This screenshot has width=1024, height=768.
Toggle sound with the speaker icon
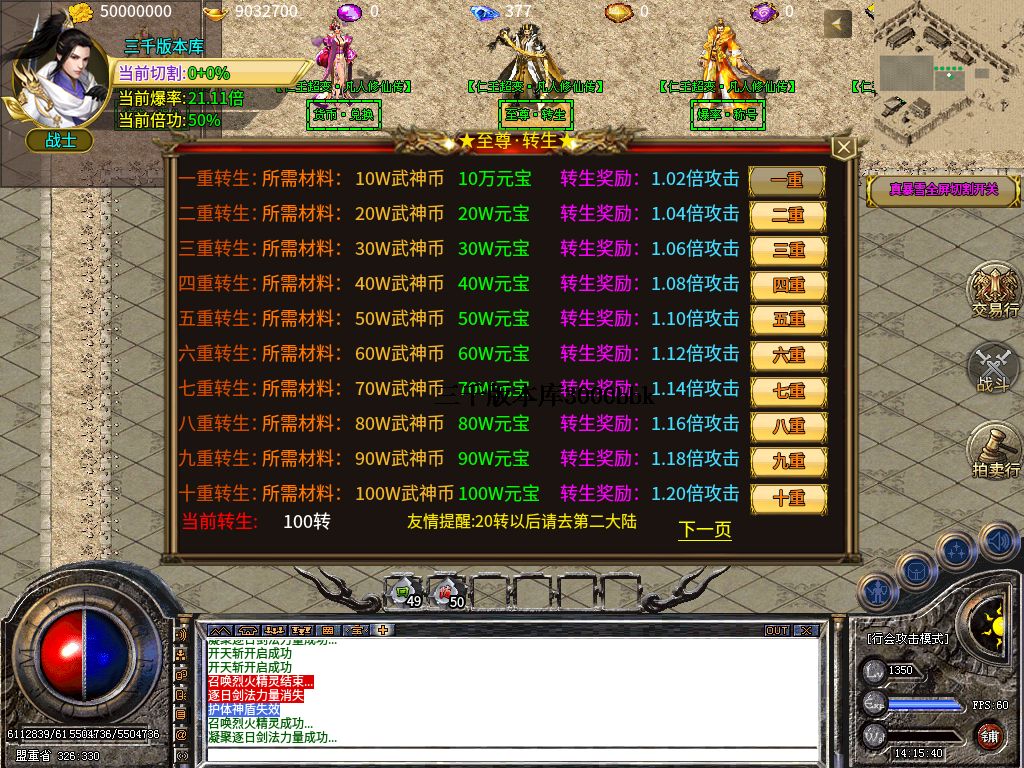(997, 541)
